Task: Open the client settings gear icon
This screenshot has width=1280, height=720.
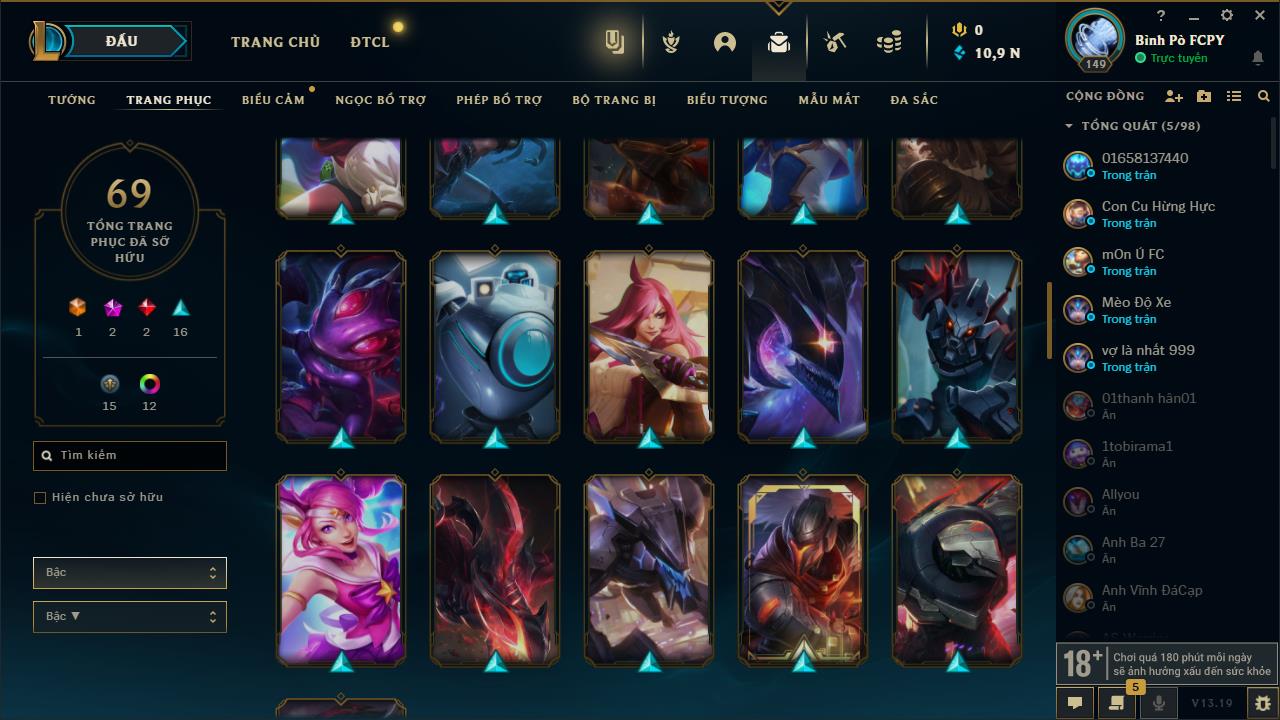Action: (x=1227, y=16)
